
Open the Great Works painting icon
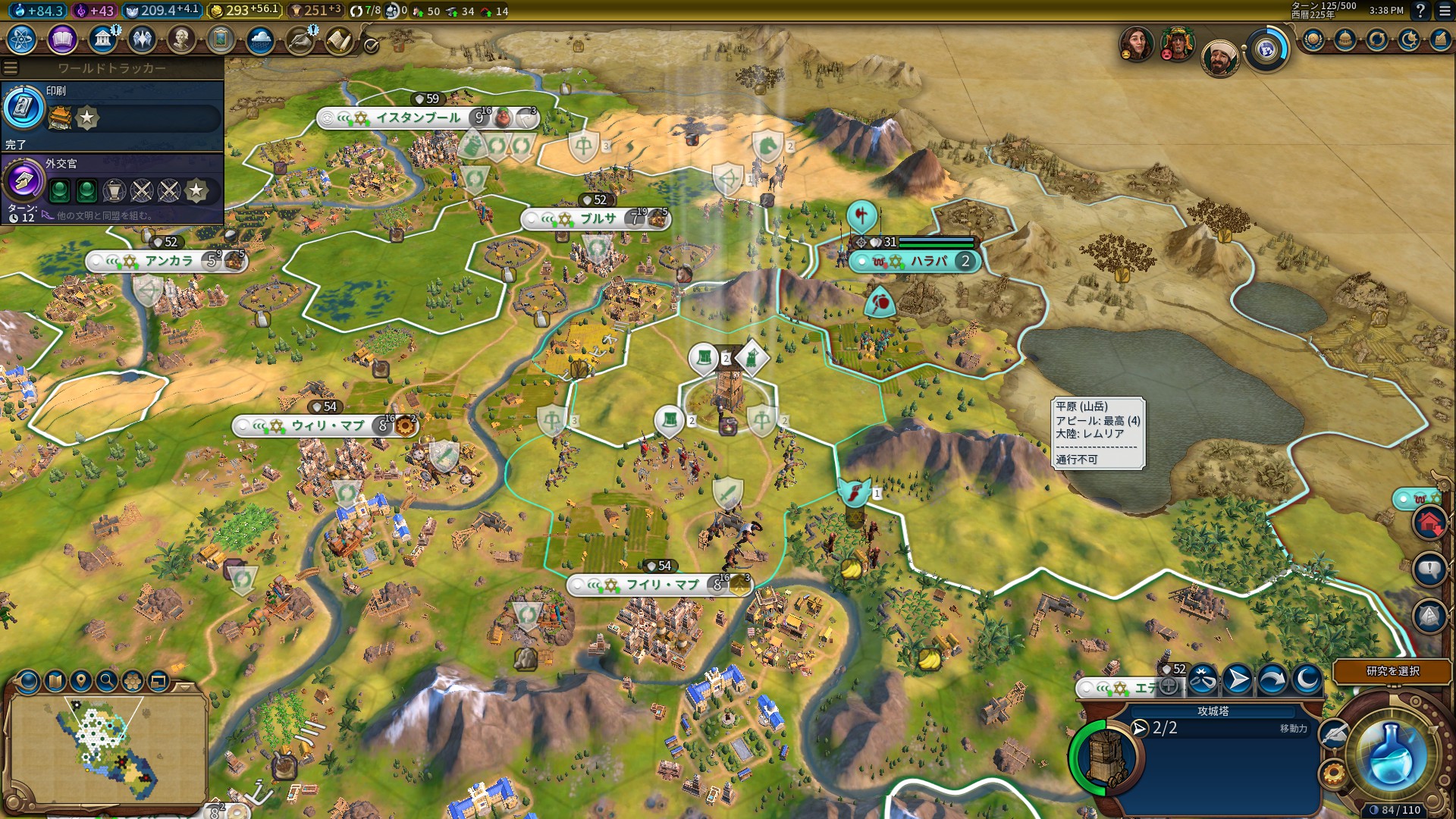221,39
